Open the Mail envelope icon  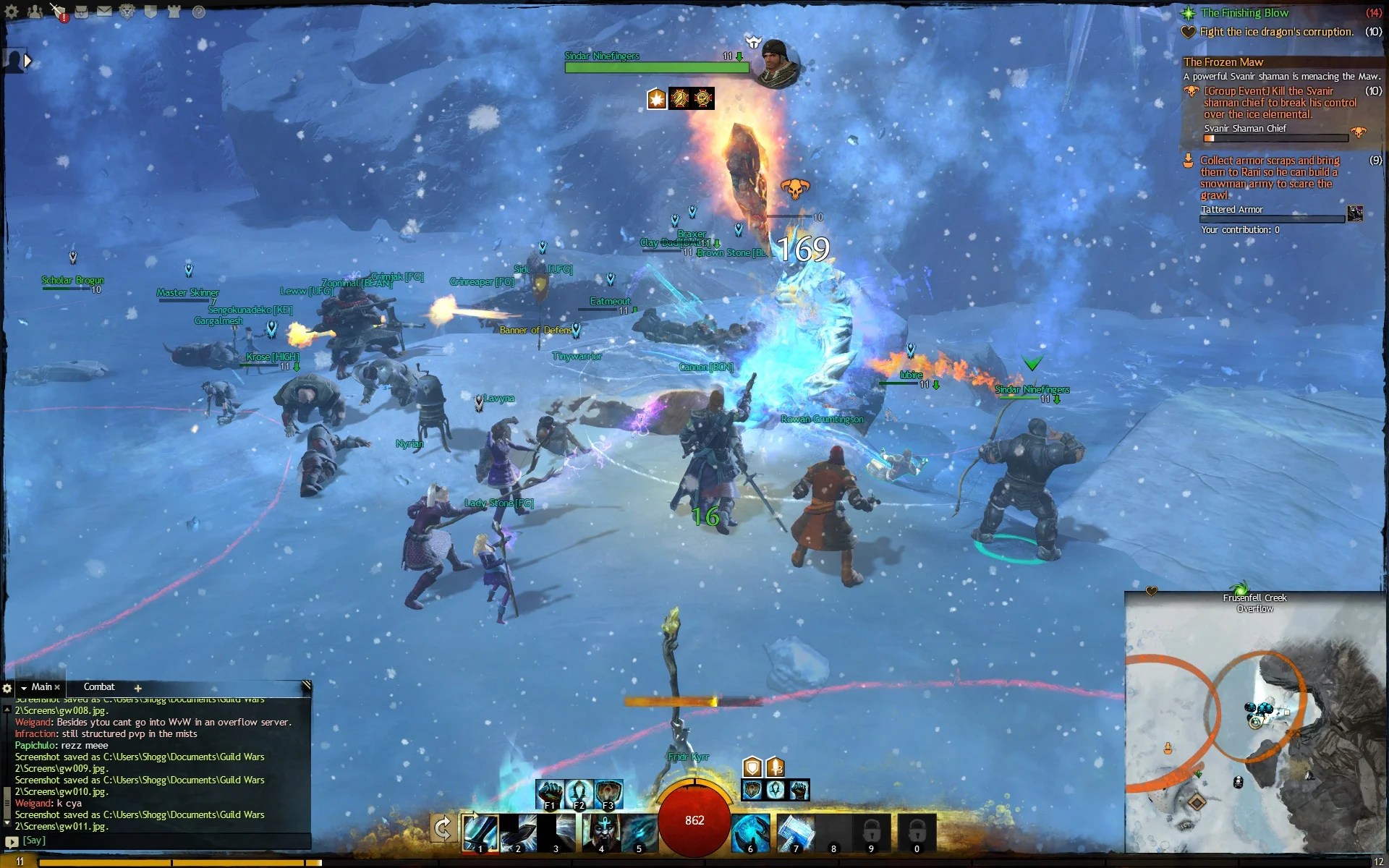click(105, 12)
